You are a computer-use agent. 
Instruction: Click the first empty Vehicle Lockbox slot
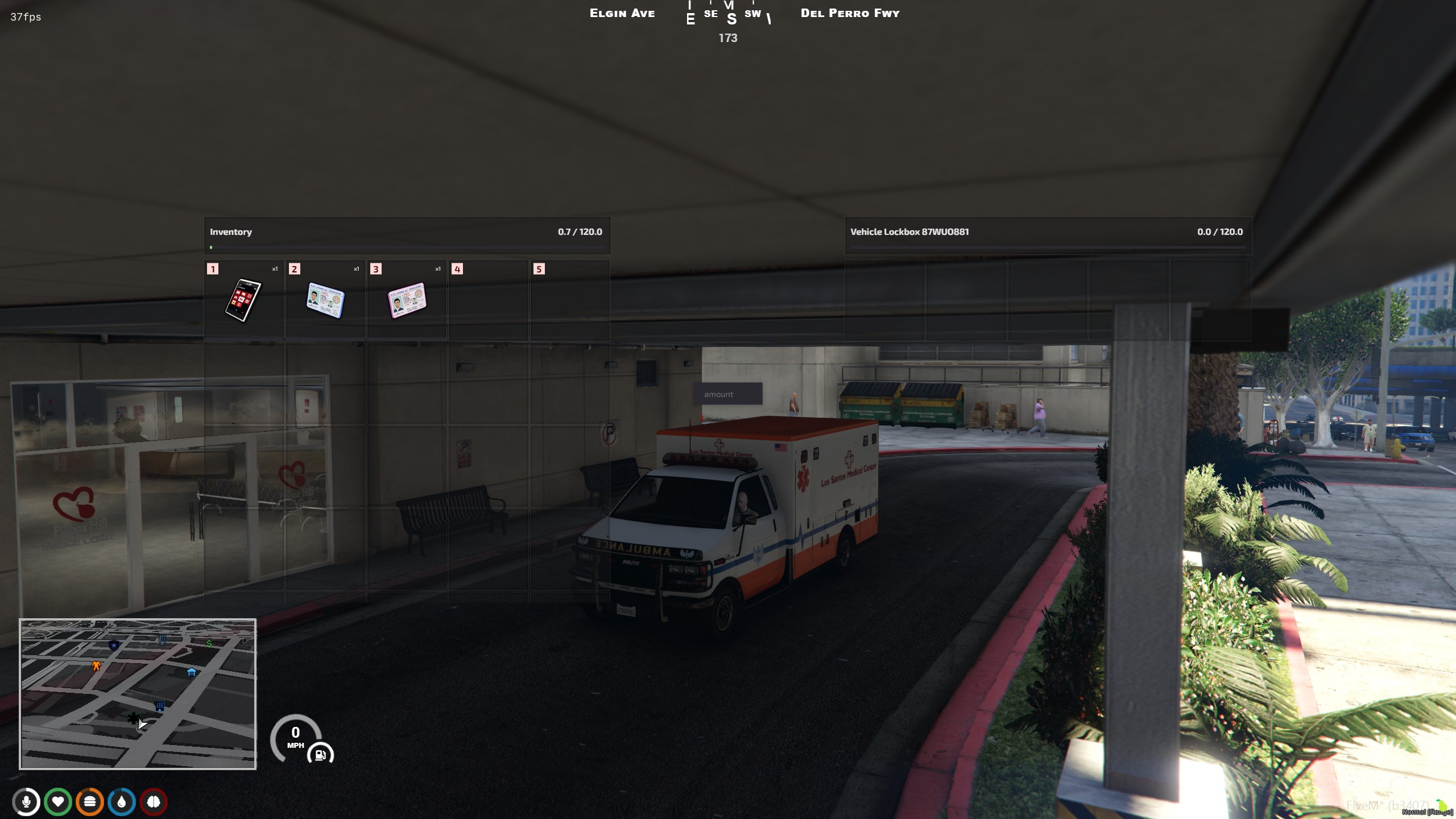pyautogui.click(x=884, y=300)
